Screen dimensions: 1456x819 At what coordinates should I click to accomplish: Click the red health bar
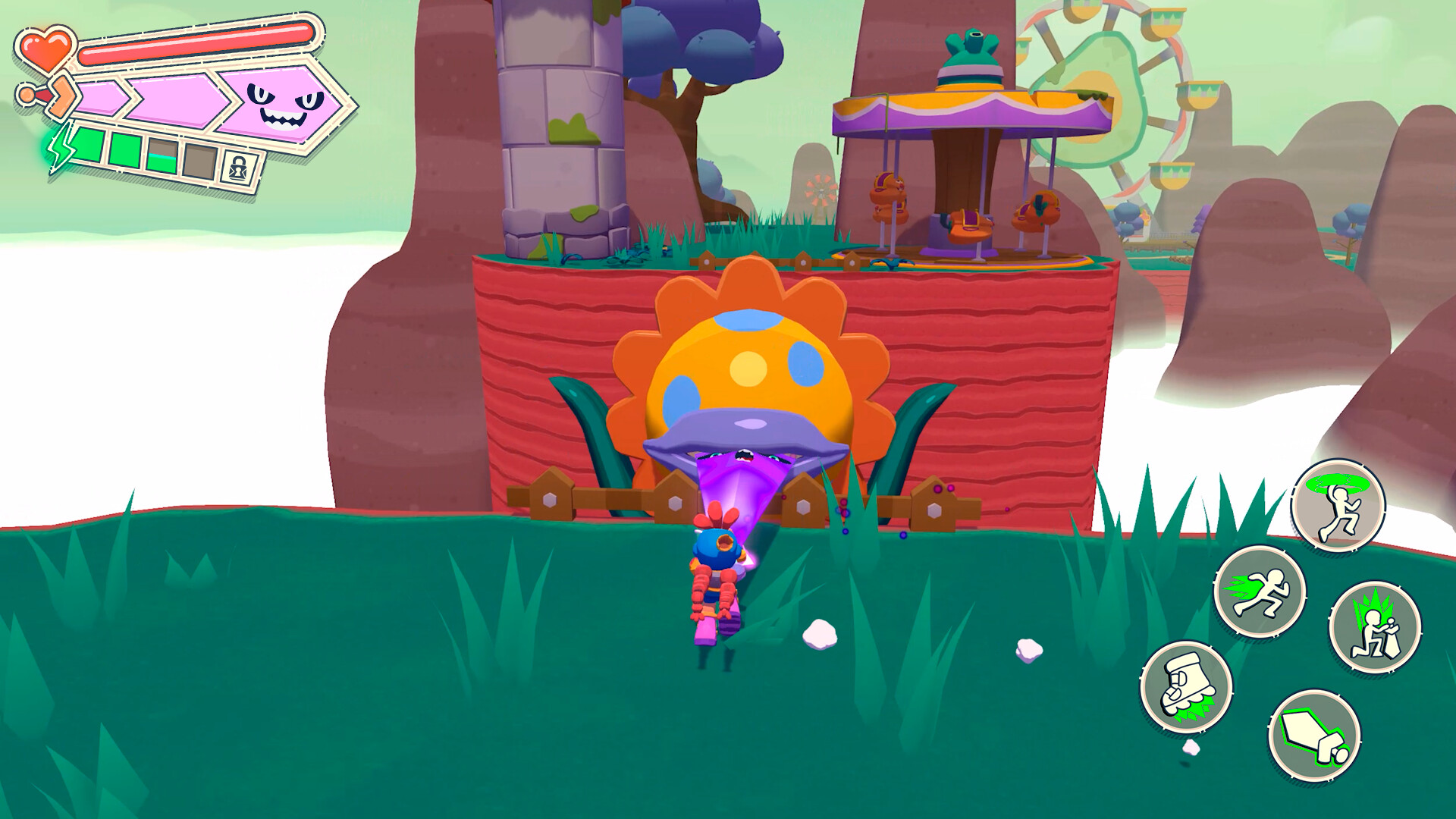tap(197, 45)
